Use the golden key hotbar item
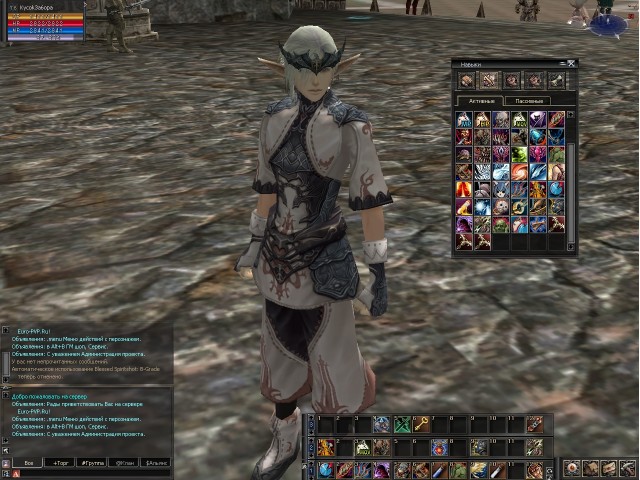 pyautogui.click(x=422, y=424)
